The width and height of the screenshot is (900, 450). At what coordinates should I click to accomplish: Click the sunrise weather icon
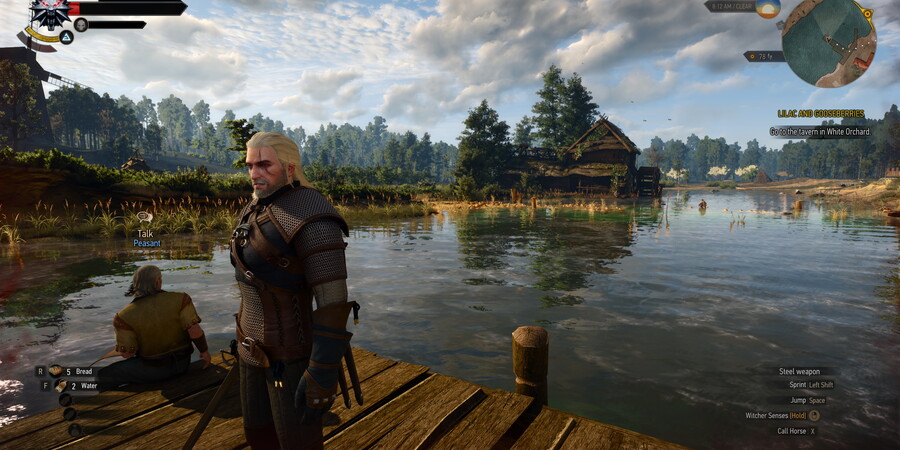[x=767, y=8]
